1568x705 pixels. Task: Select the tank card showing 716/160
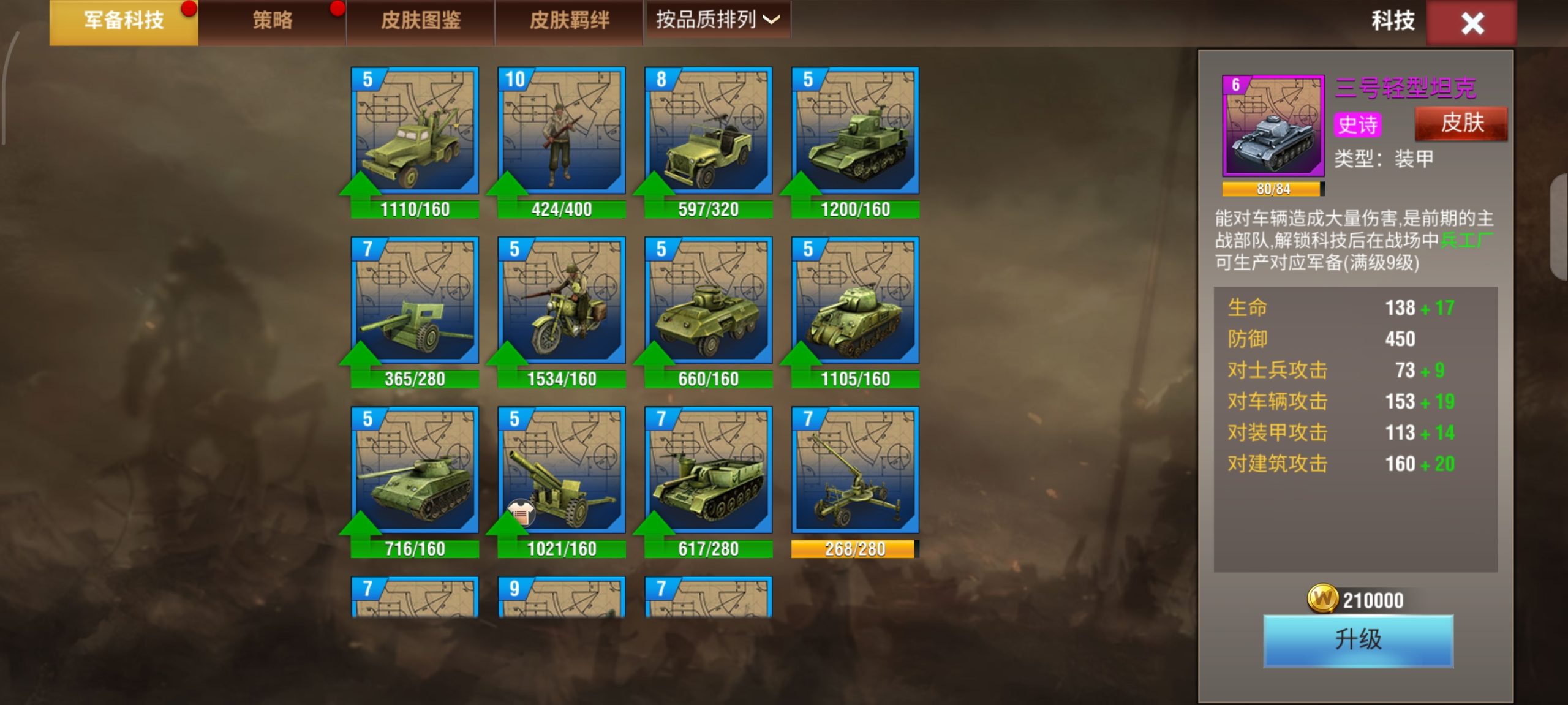pos(415,470)
